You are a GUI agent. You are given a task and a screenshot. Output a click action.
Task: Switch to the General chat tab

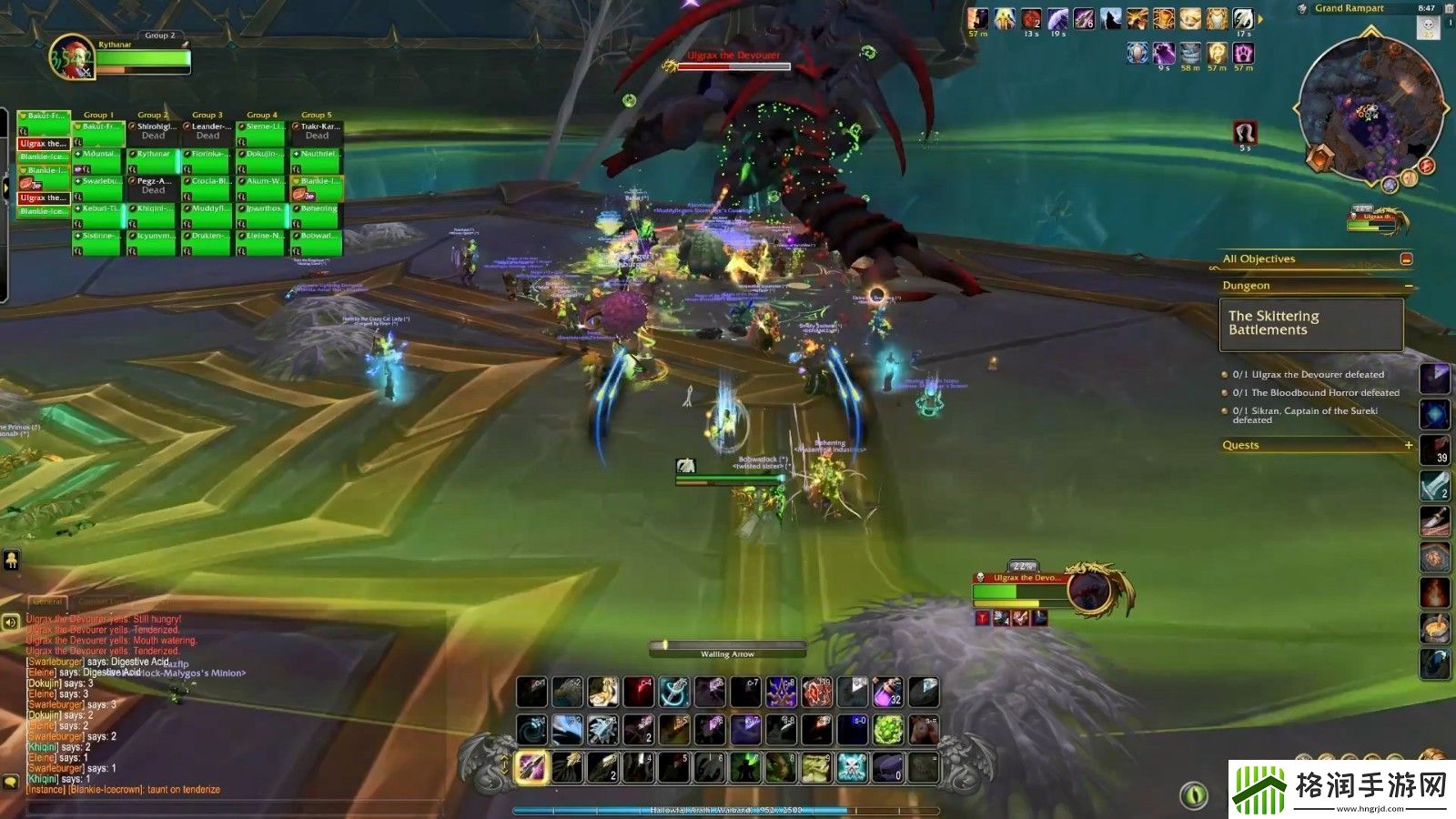(x=47, y=602)
